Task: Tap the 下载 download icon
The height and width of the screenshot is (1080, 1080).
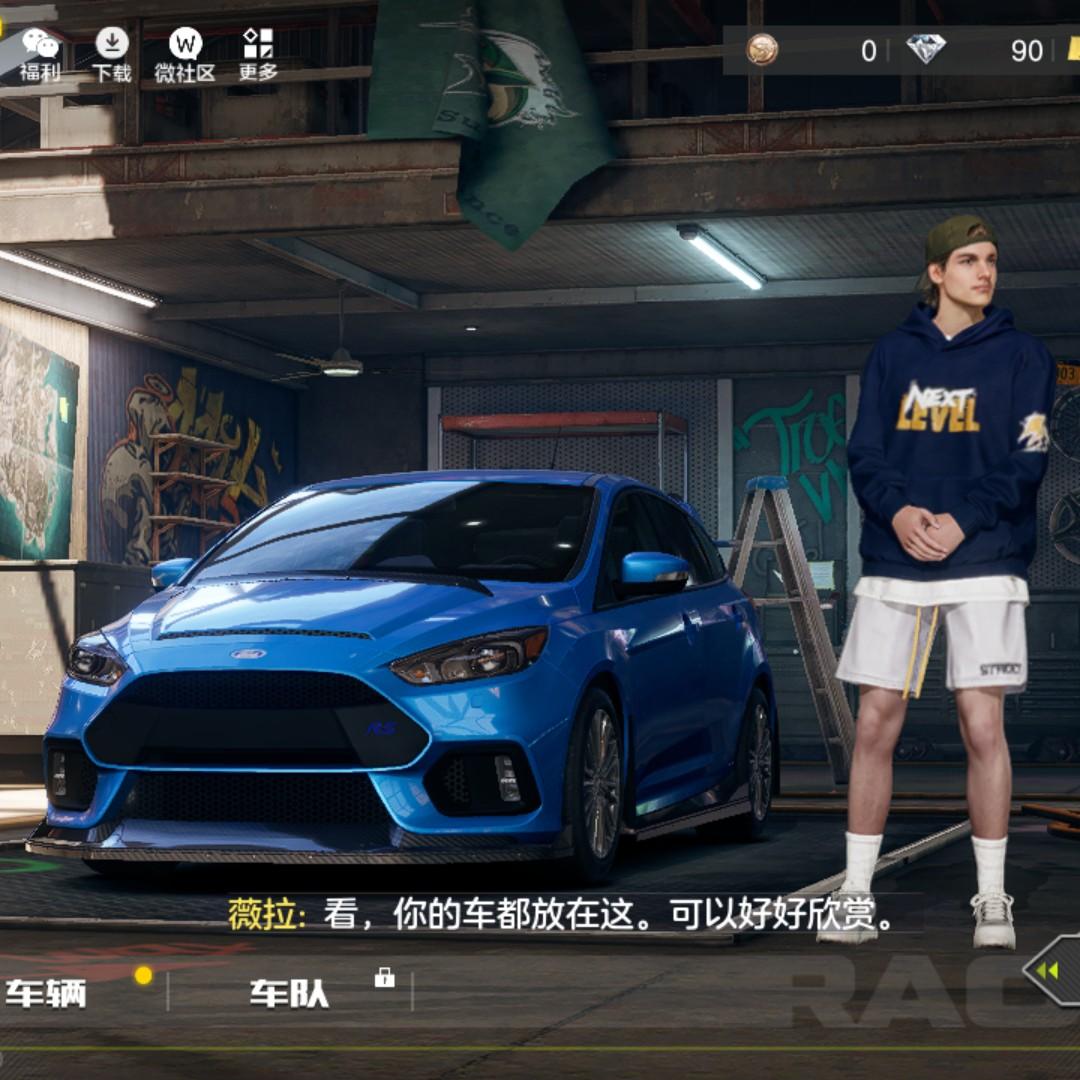Action: click(112, 54)
